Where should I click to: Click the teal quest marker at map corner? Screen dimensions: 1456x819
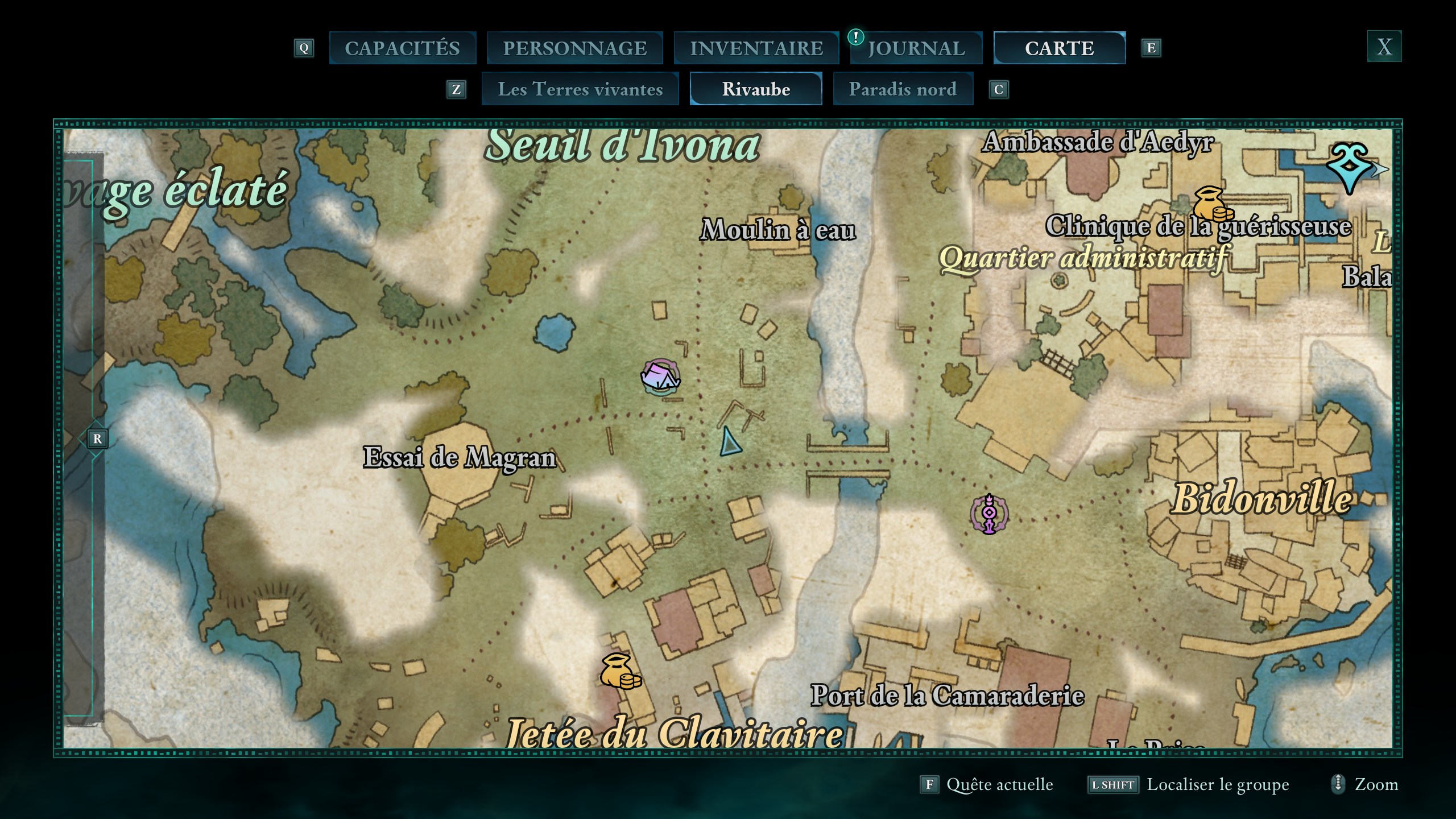[x=1351, y=167]
